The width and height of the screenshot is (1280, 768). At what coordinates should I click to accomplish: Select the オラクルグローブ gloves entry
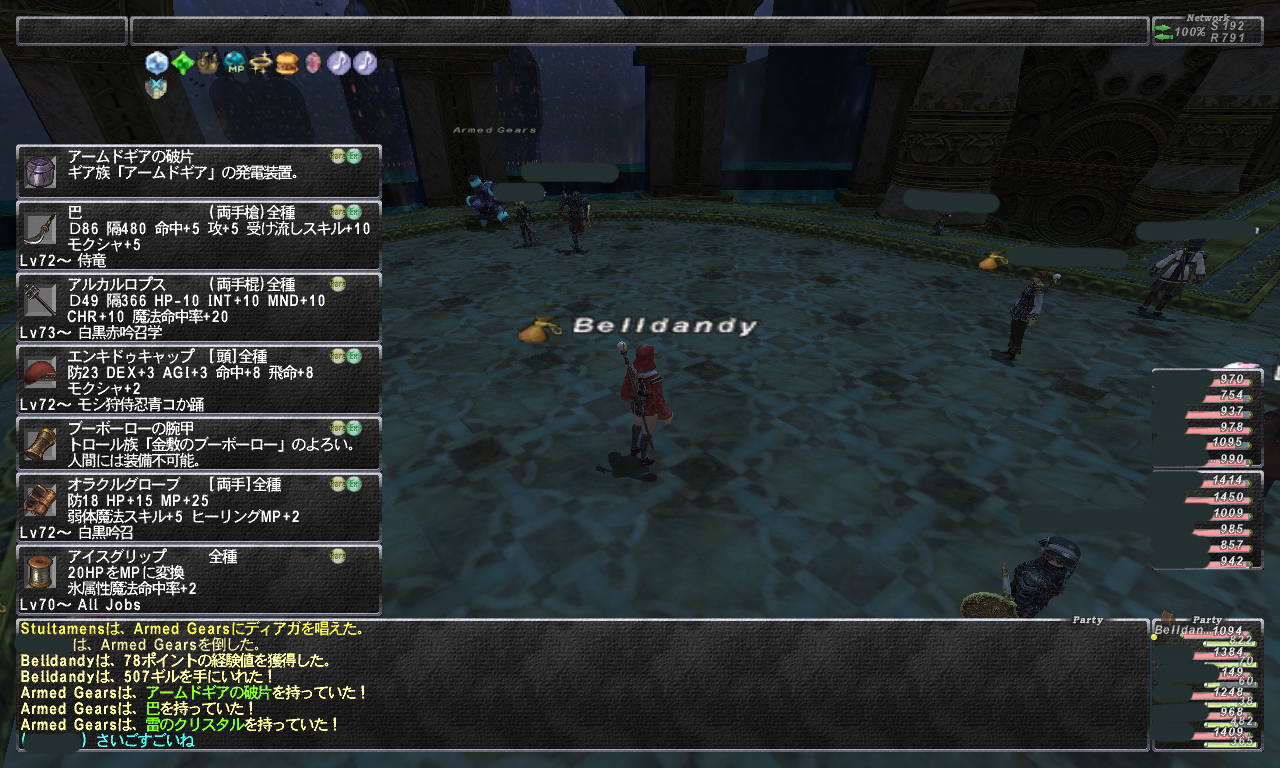click(199, 508)
